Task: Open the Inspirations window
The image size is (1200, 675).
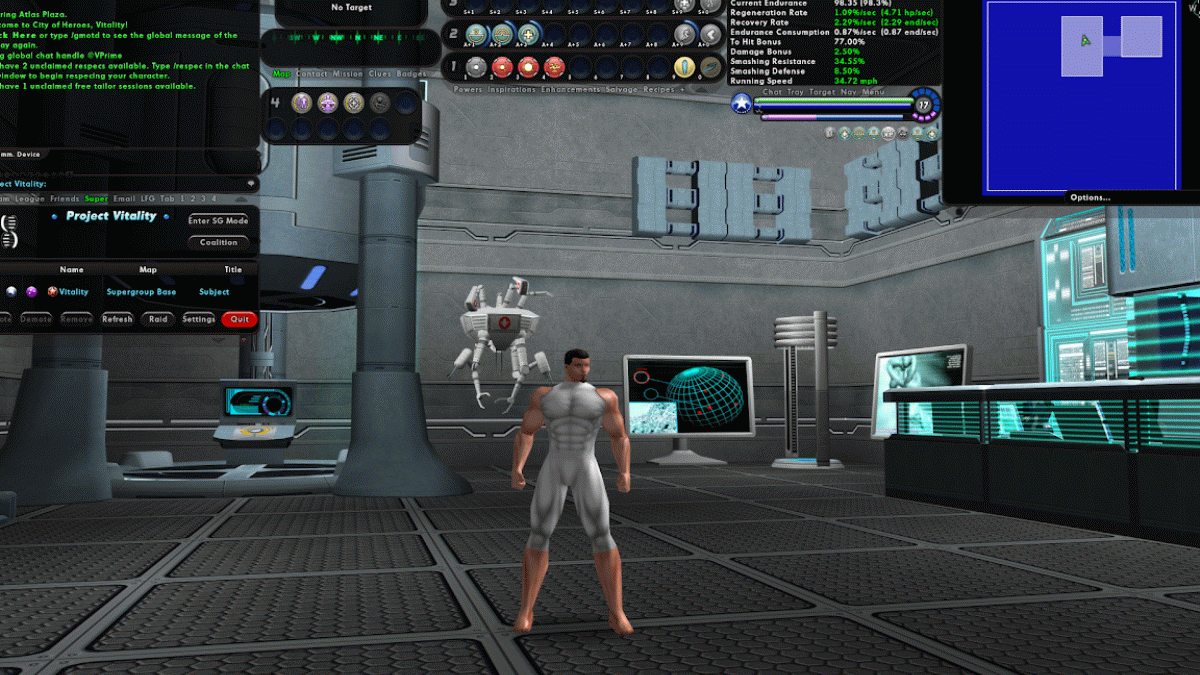Action: pos(511,89)
